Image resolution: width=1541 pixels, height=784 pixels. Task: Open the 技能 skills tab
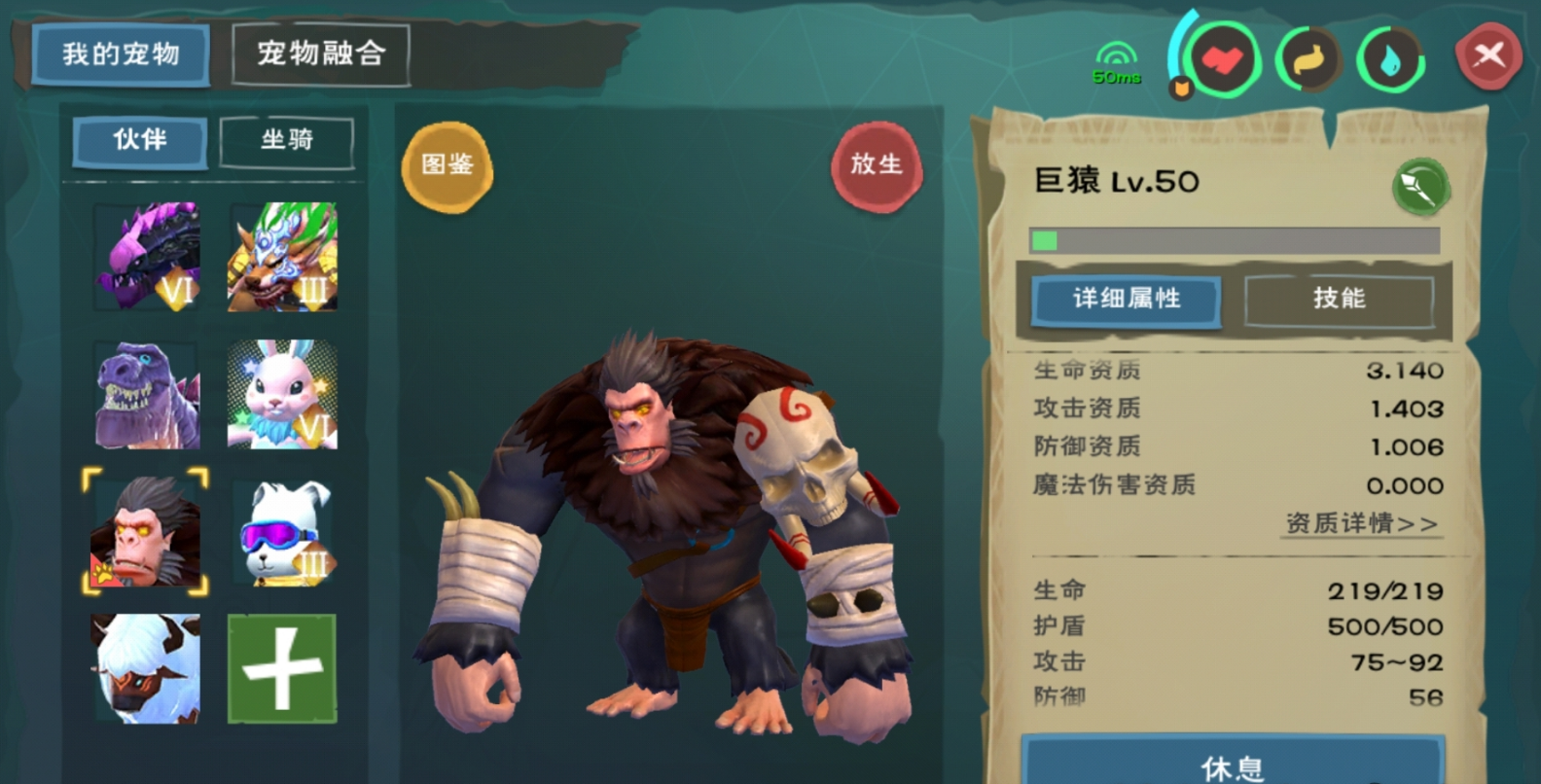click(x=1340, y=301)
